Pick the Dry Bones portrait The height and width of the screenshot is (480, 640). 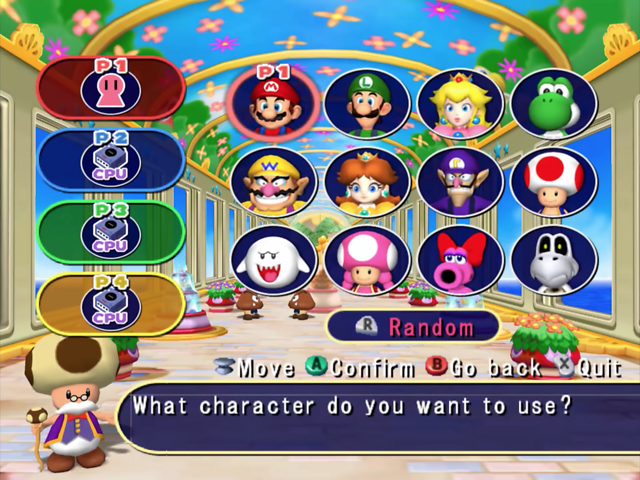(553, 260)
